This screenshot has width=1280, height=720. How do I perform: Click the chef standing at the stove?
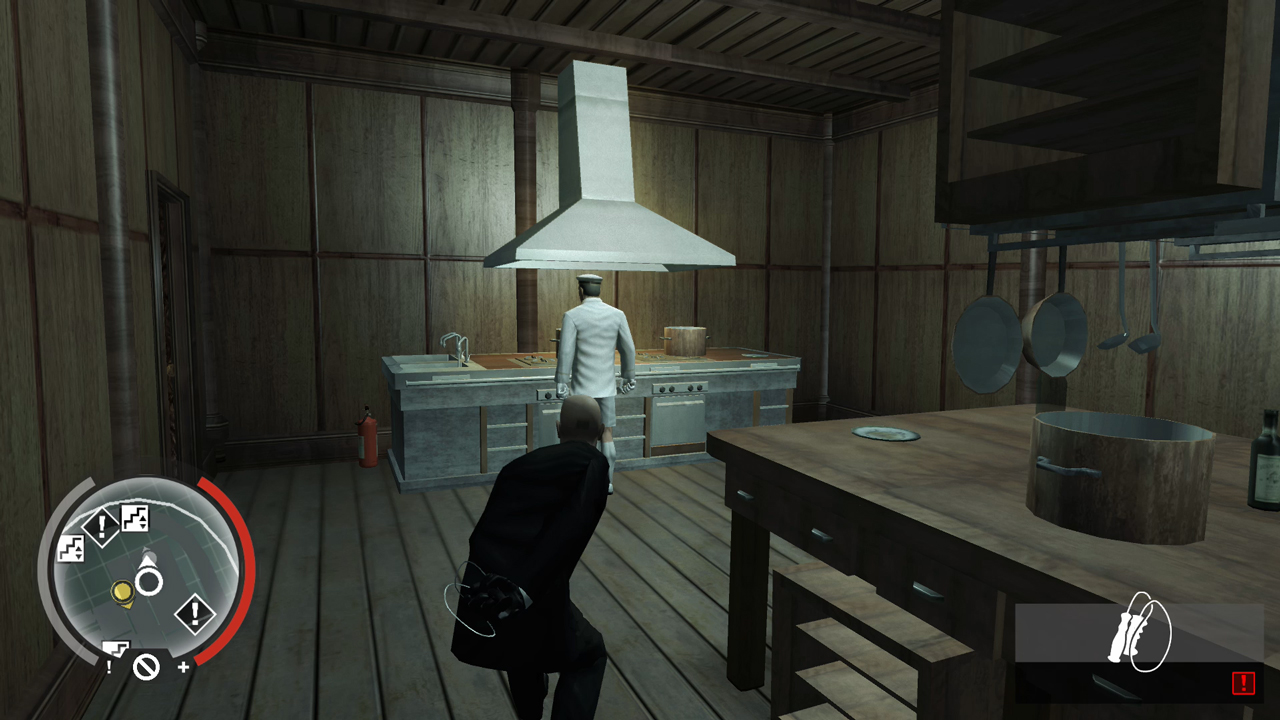595,340
